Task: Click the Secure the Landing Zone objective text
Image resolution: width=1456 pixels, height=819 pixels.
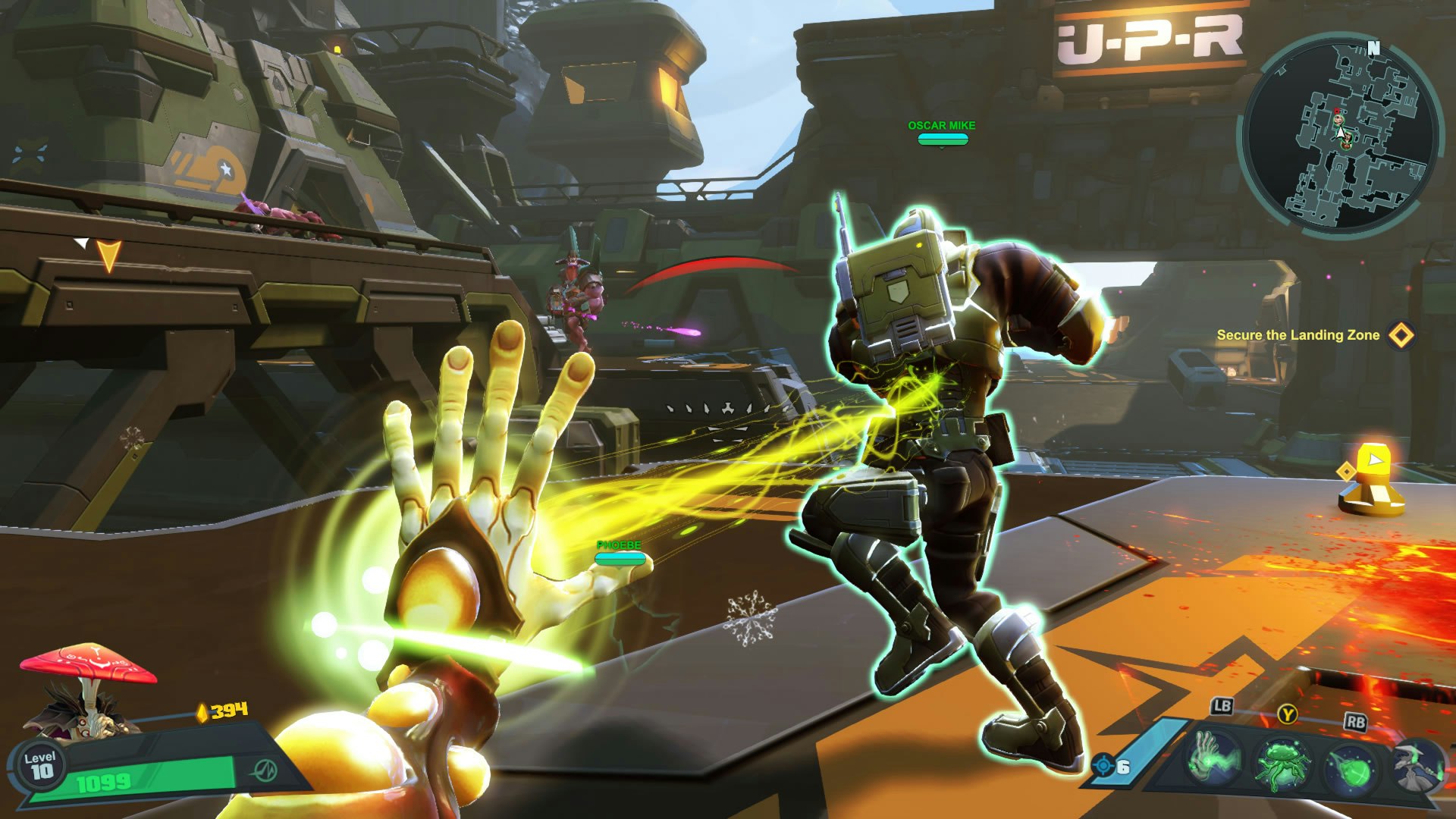Action: (x=1298, y=334)
